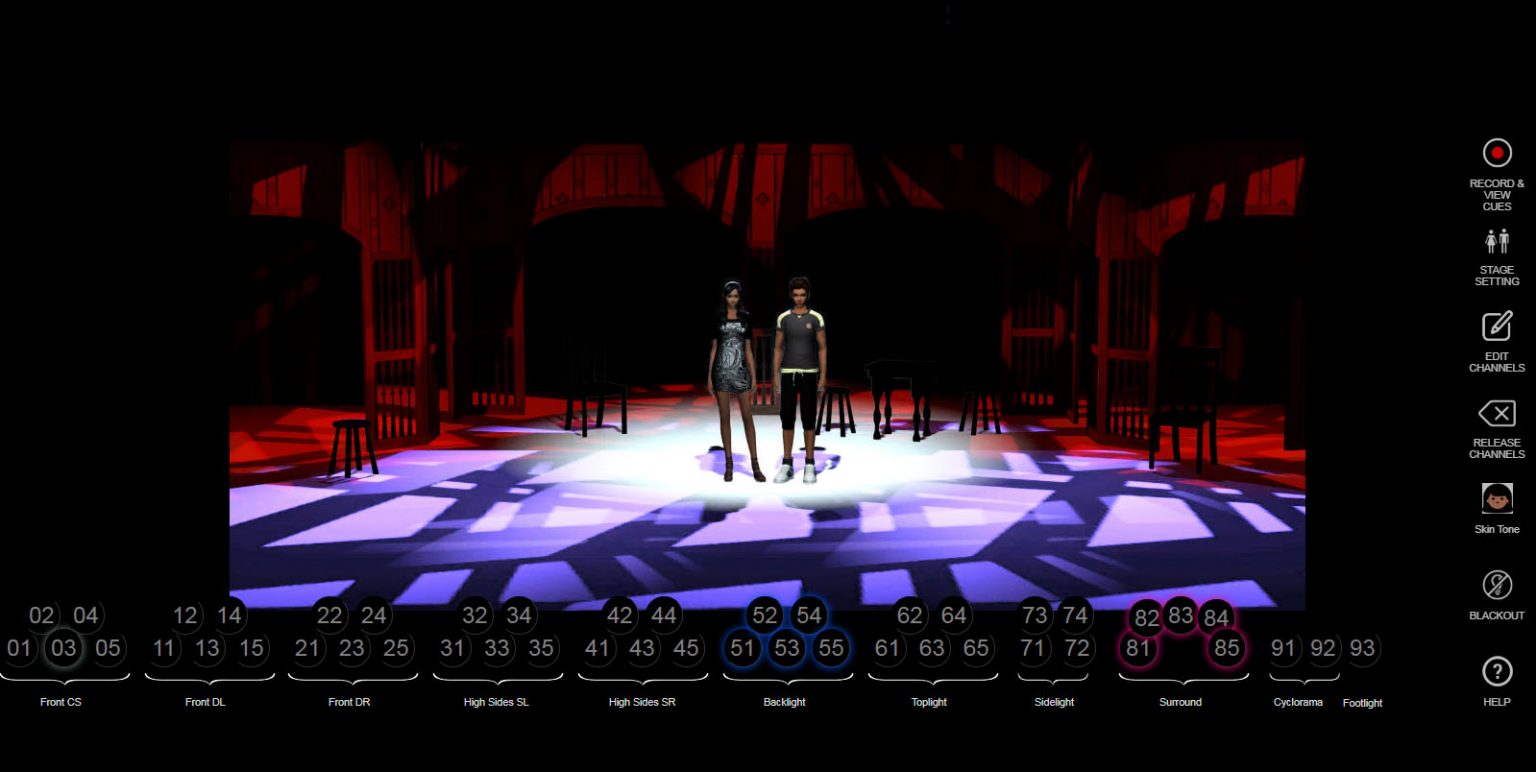Open the Help panel

1496,672
